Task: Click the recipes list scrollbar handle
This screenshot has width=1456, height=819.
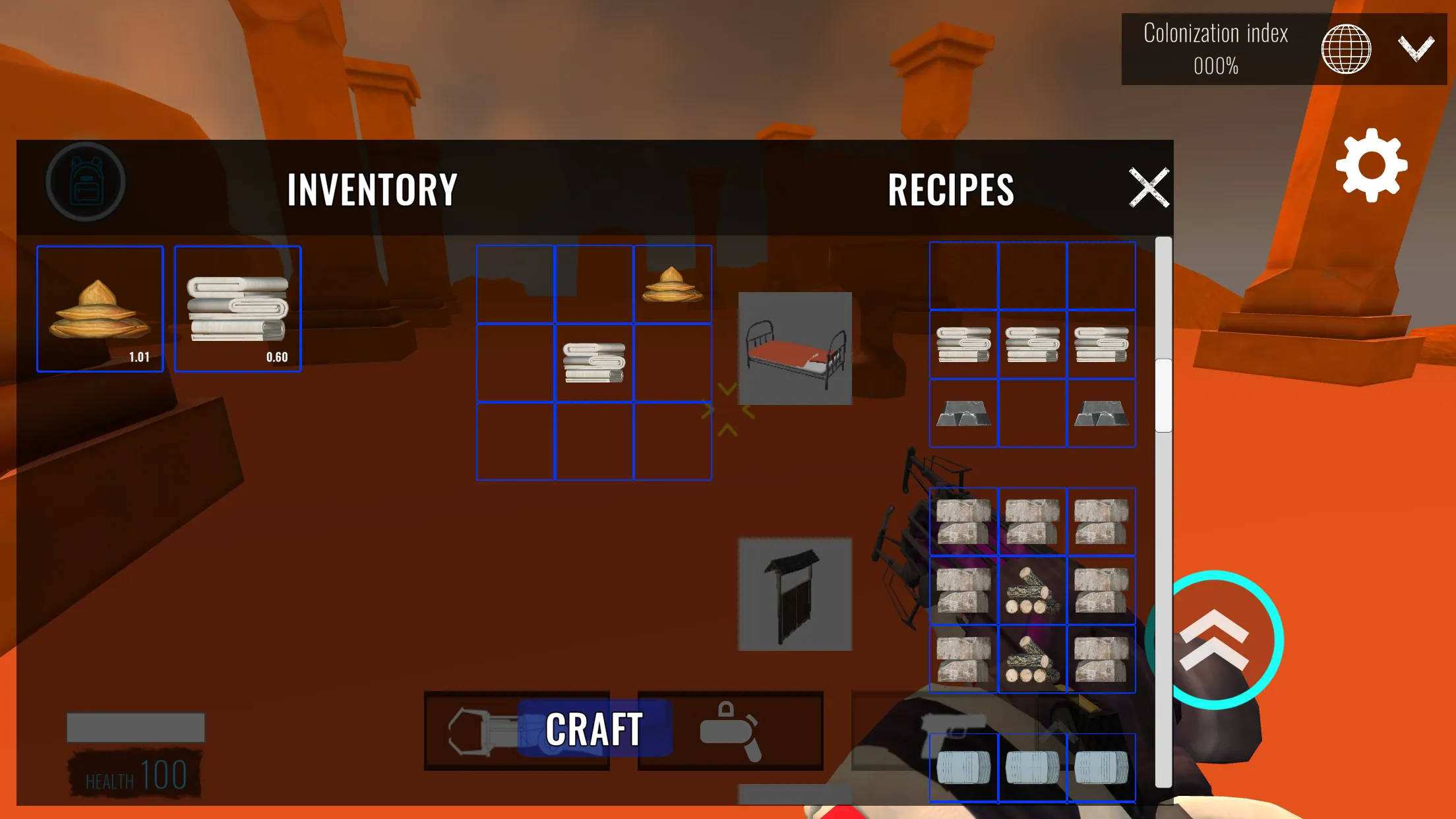Action: tap(1163, 396)
